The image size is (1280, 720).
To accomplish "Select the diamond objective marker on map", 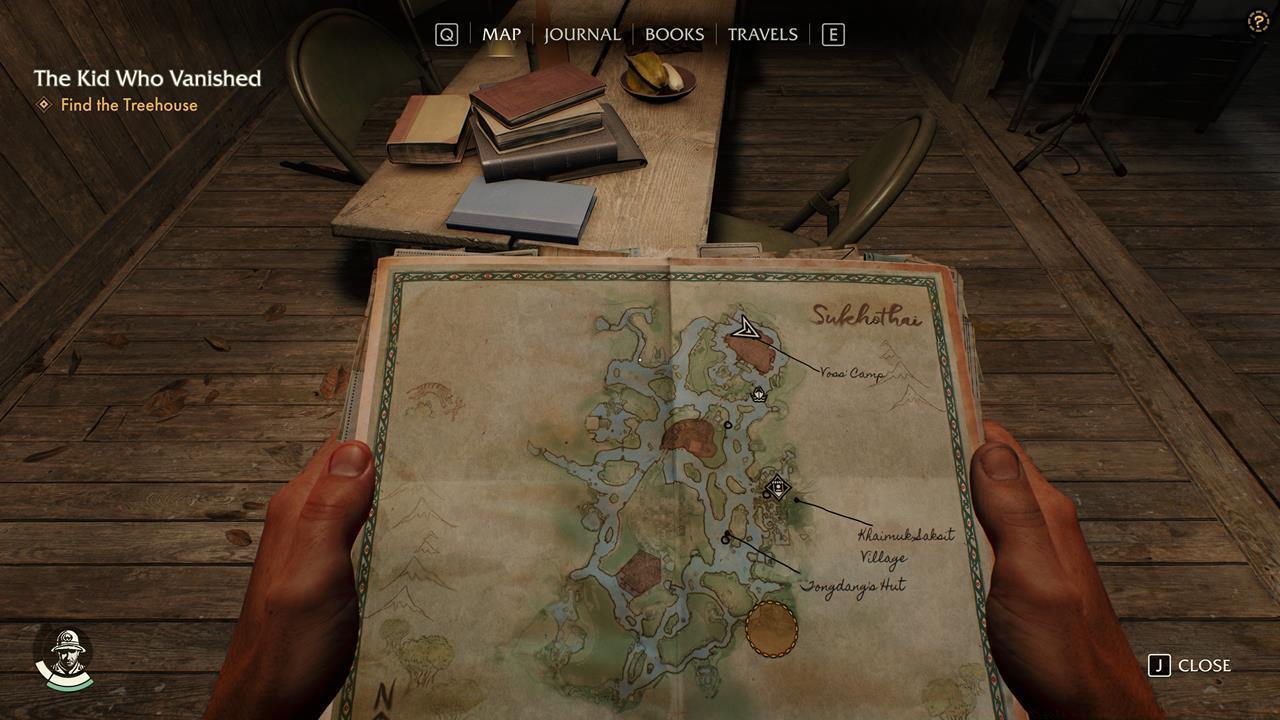I will coord(777,488).
